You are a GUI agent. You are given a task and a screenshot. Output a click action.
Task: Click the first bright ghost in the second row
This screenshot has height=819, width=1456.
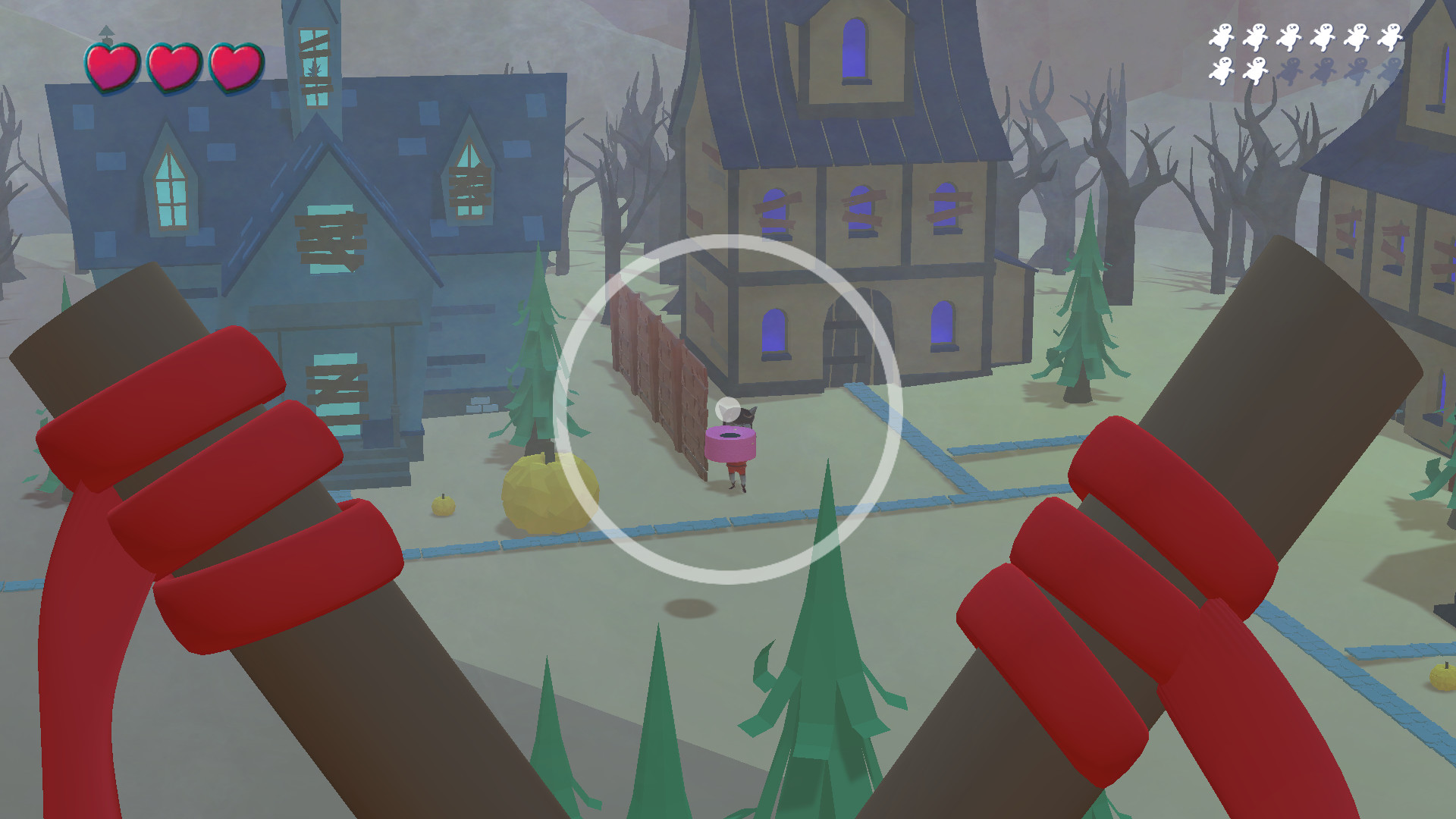pyautogui.click(x=1224, y=71)
